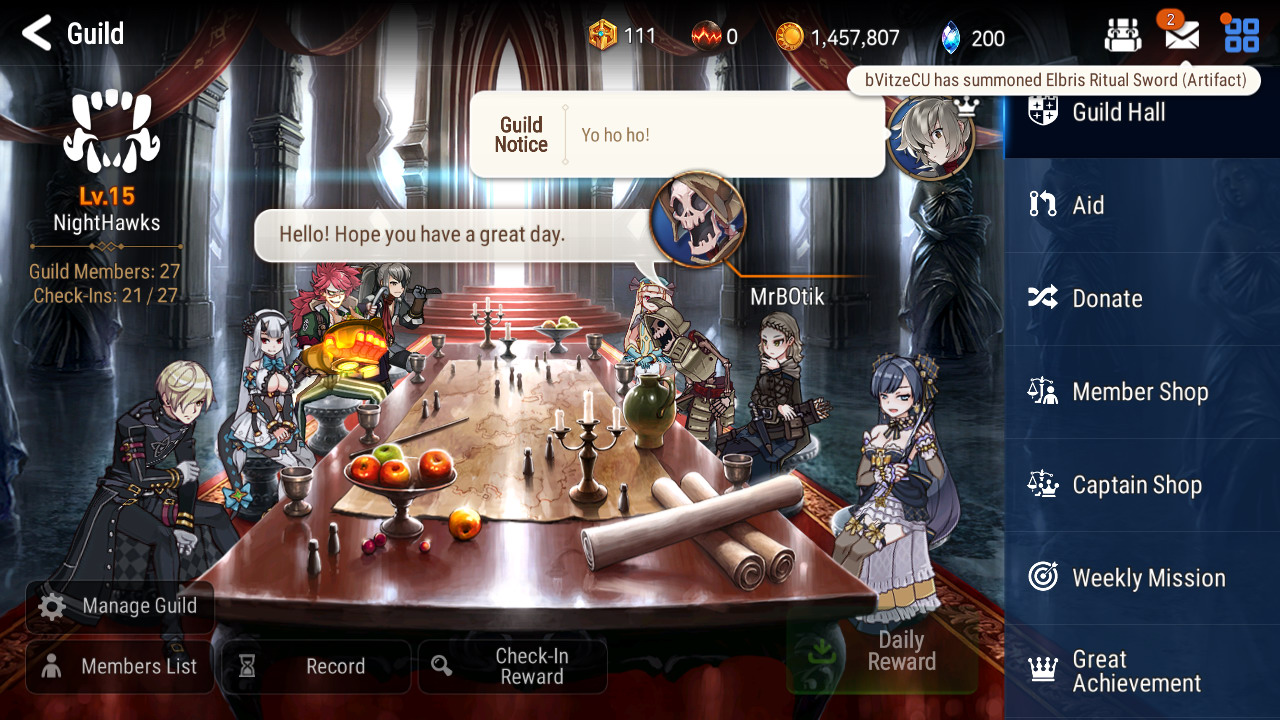This screenshot has width=1280, height=720.
Task: Select the guild leader's crowned portrait
Action: point(931,136)
